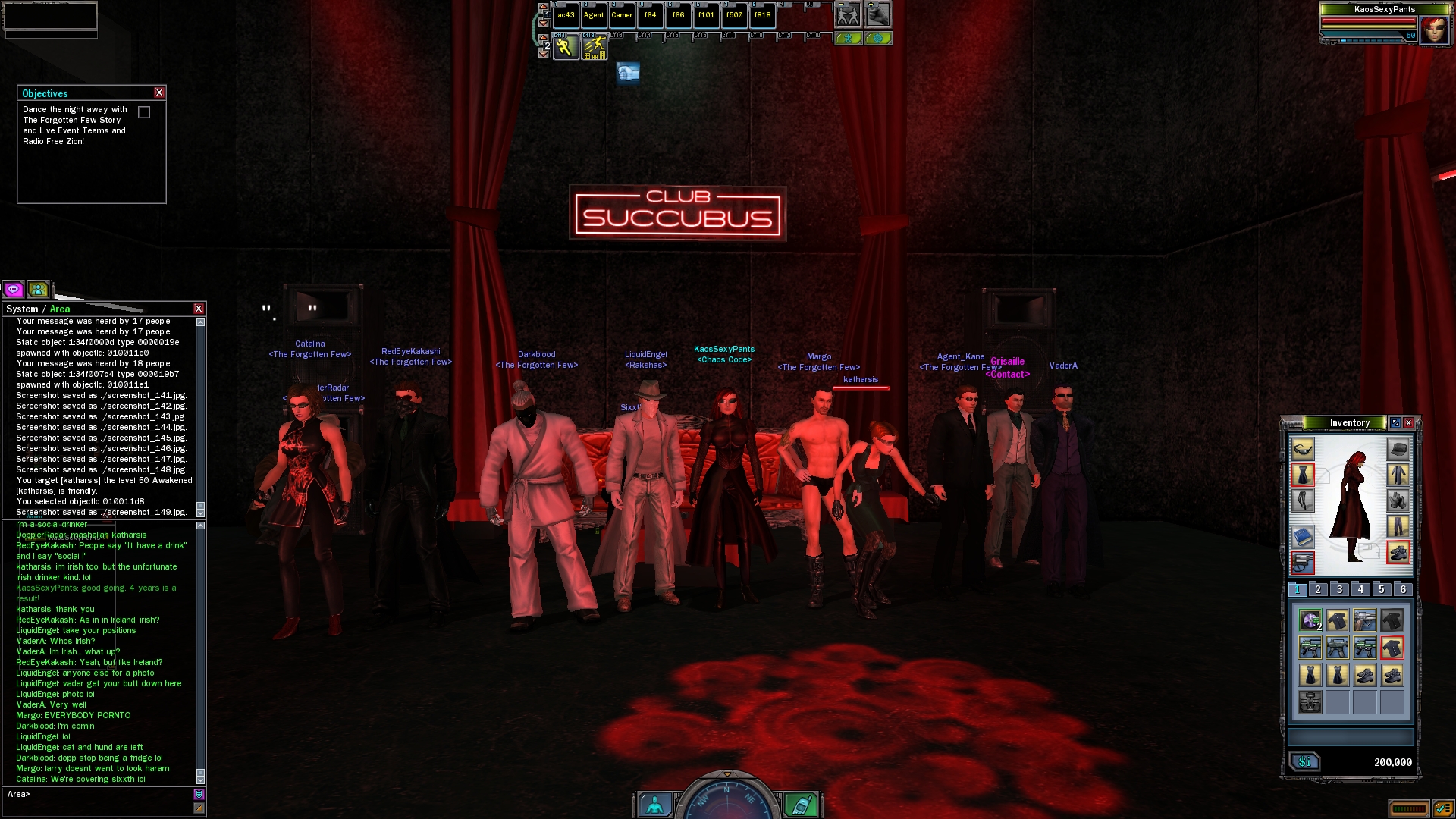The width and height of the screenshot is (1456, 819).
Task: Activate the ac43 hotbar macro
Action: click(566, 15)
